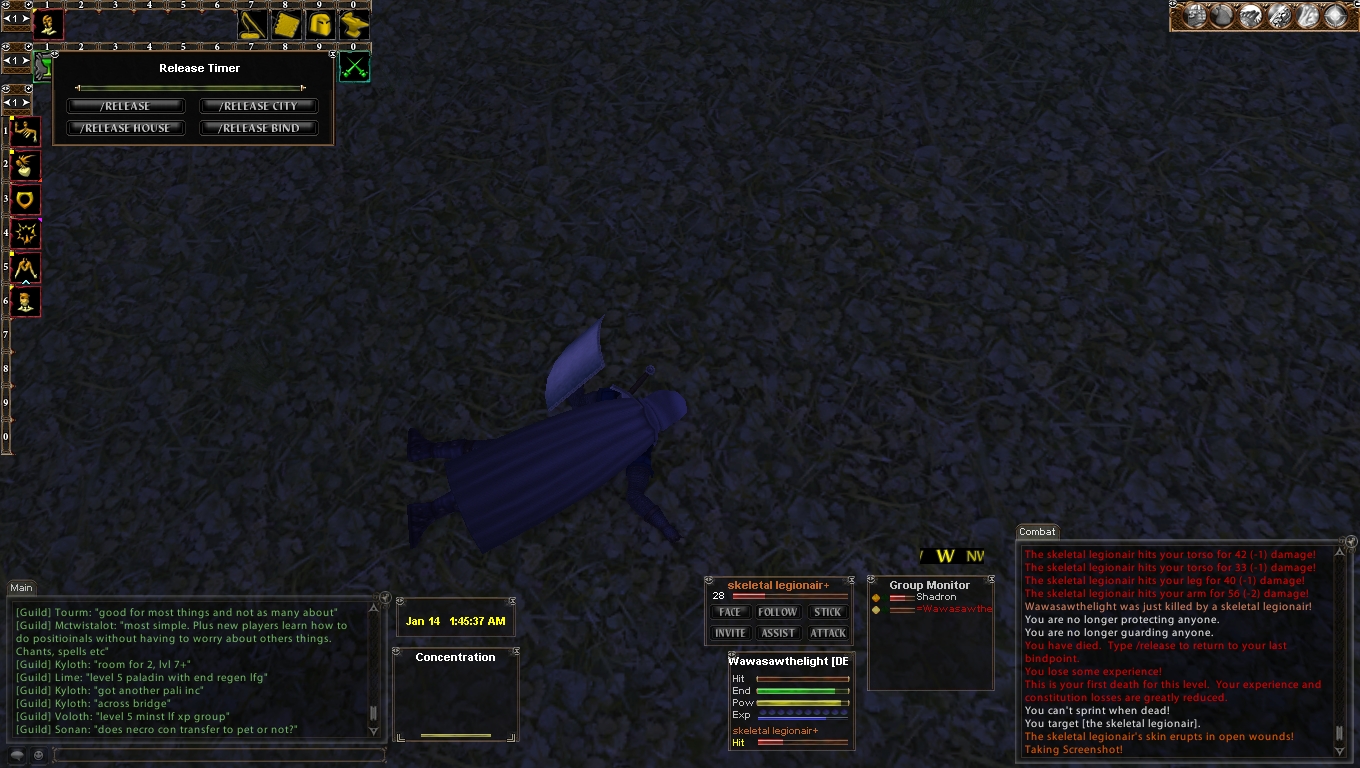Switch to the Combat chat tab

[x=1037, y=532]
